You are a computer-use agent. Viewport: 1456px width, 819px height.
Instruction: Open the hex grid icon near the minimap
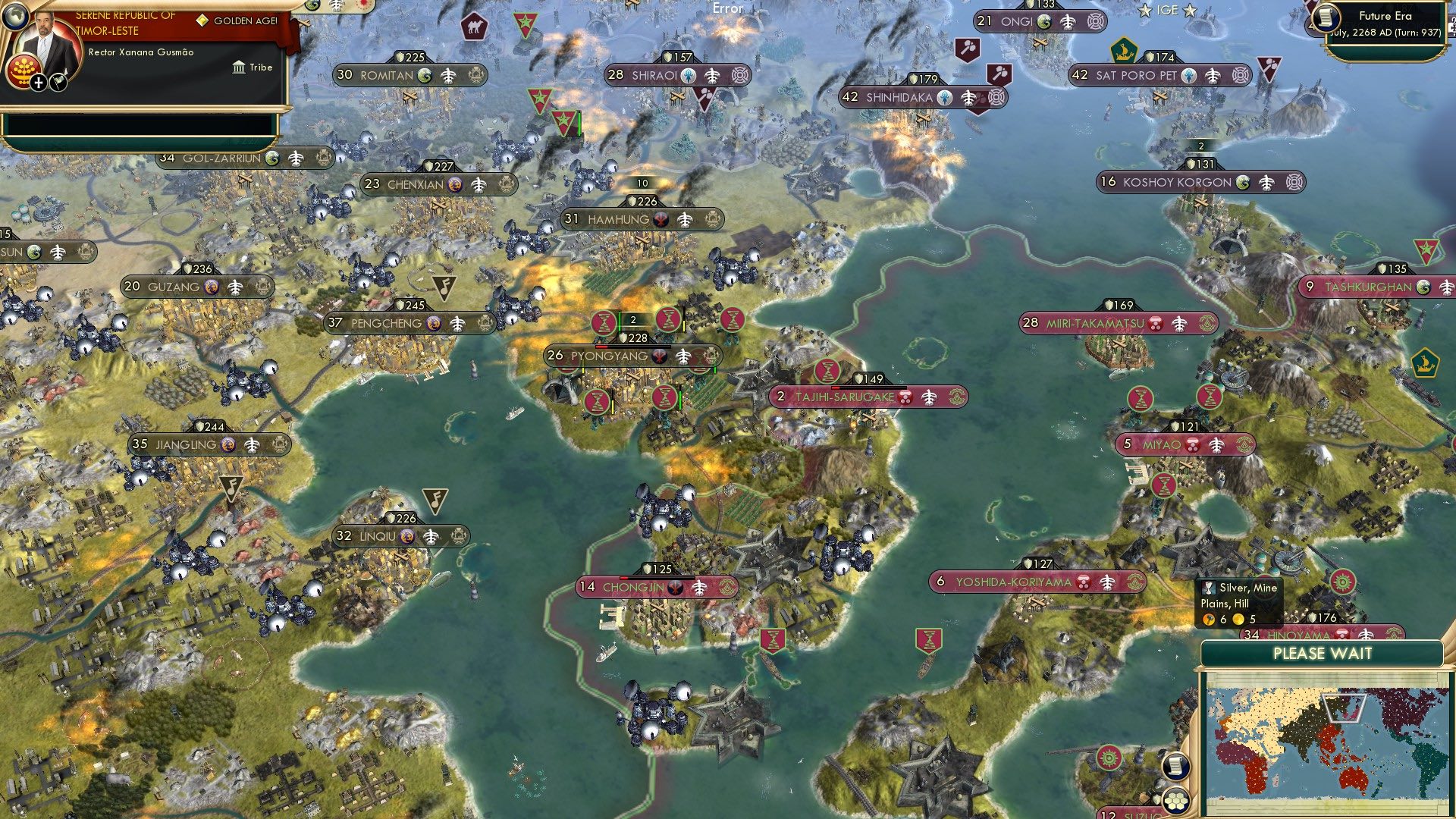point(1177,800)
